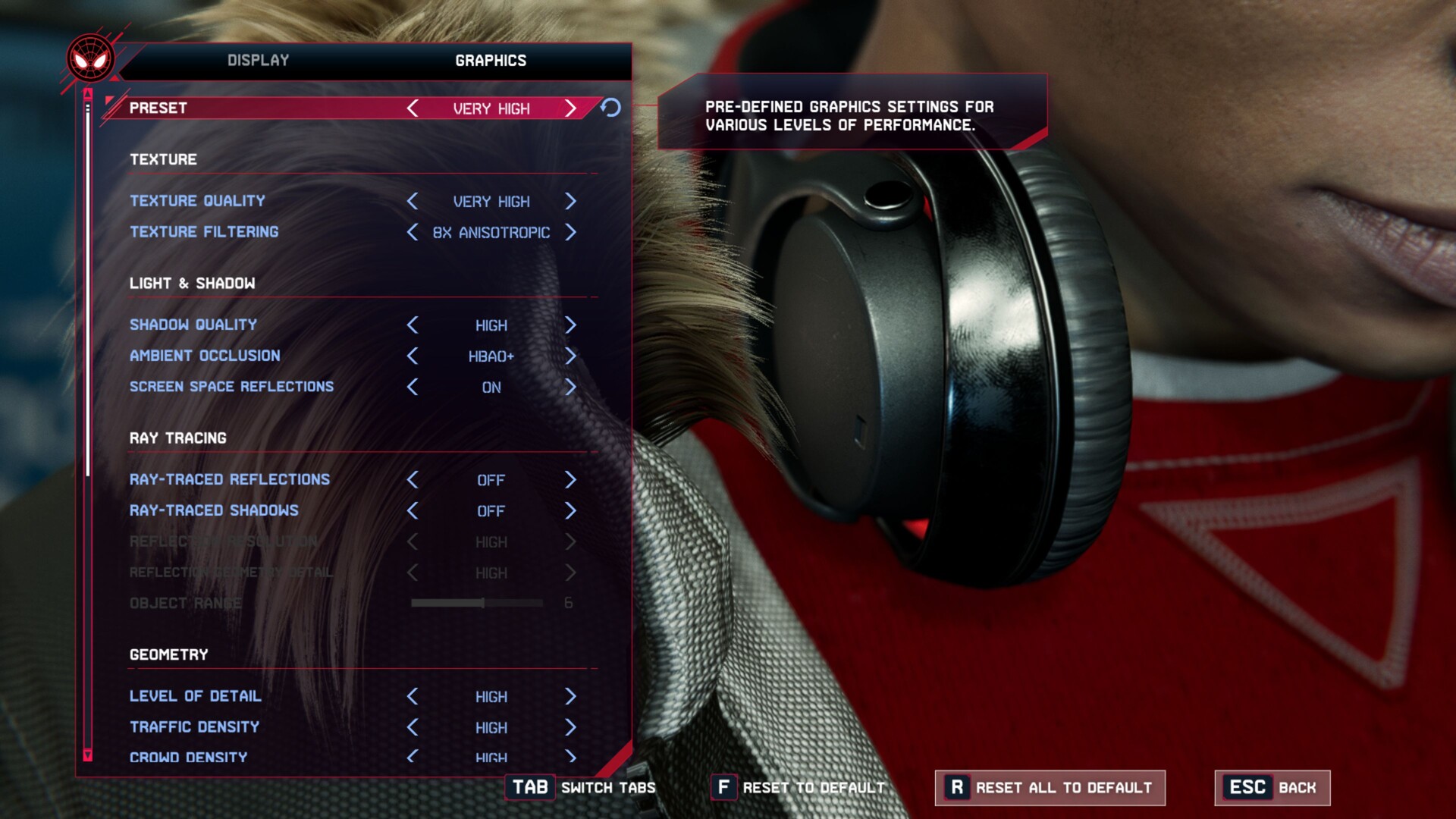Choose the Reset All to Default button
Image resolution: width=1456 pixels, height=819 pixels.
tap(1050, 788)
